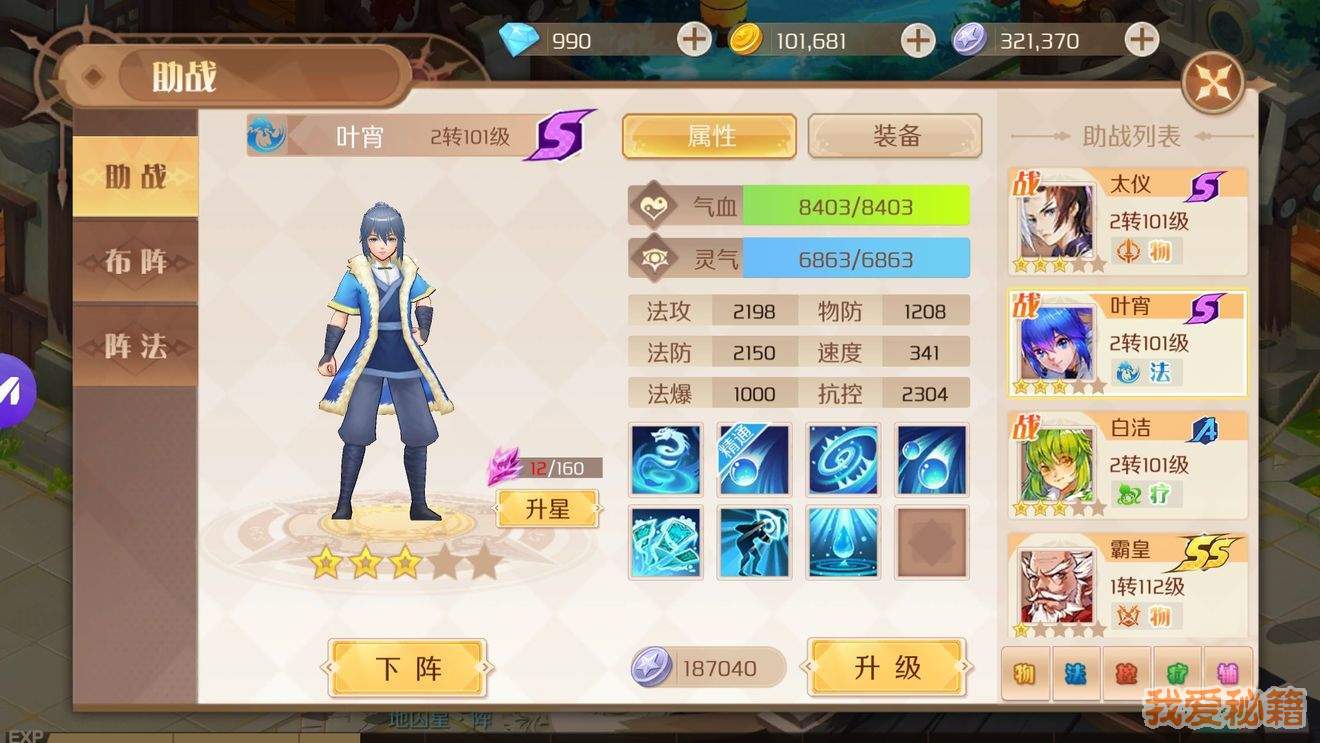Pick 霸皇 in the assist list
Screen dimensions: 1320x743
click(1128, 586)
